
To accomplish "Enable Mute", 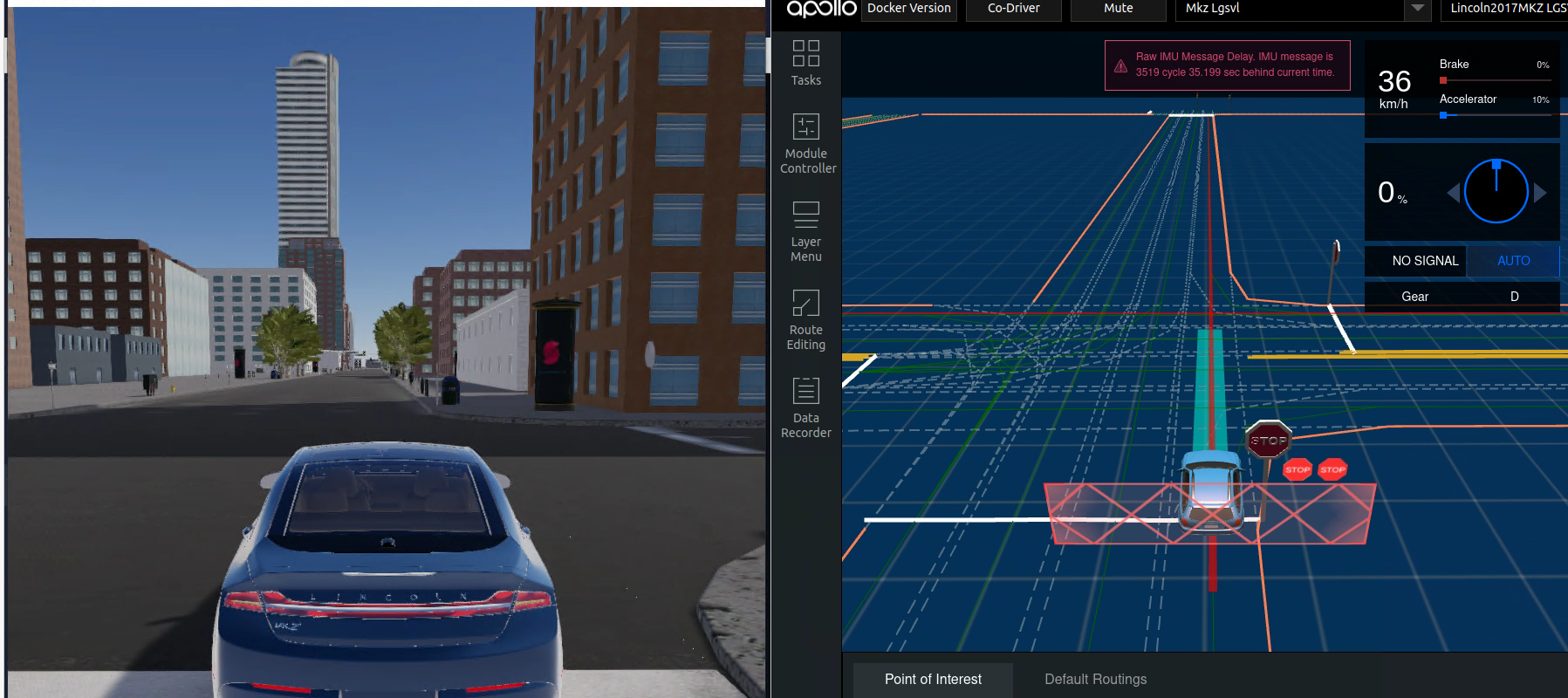I will (x=1118, y=8).
